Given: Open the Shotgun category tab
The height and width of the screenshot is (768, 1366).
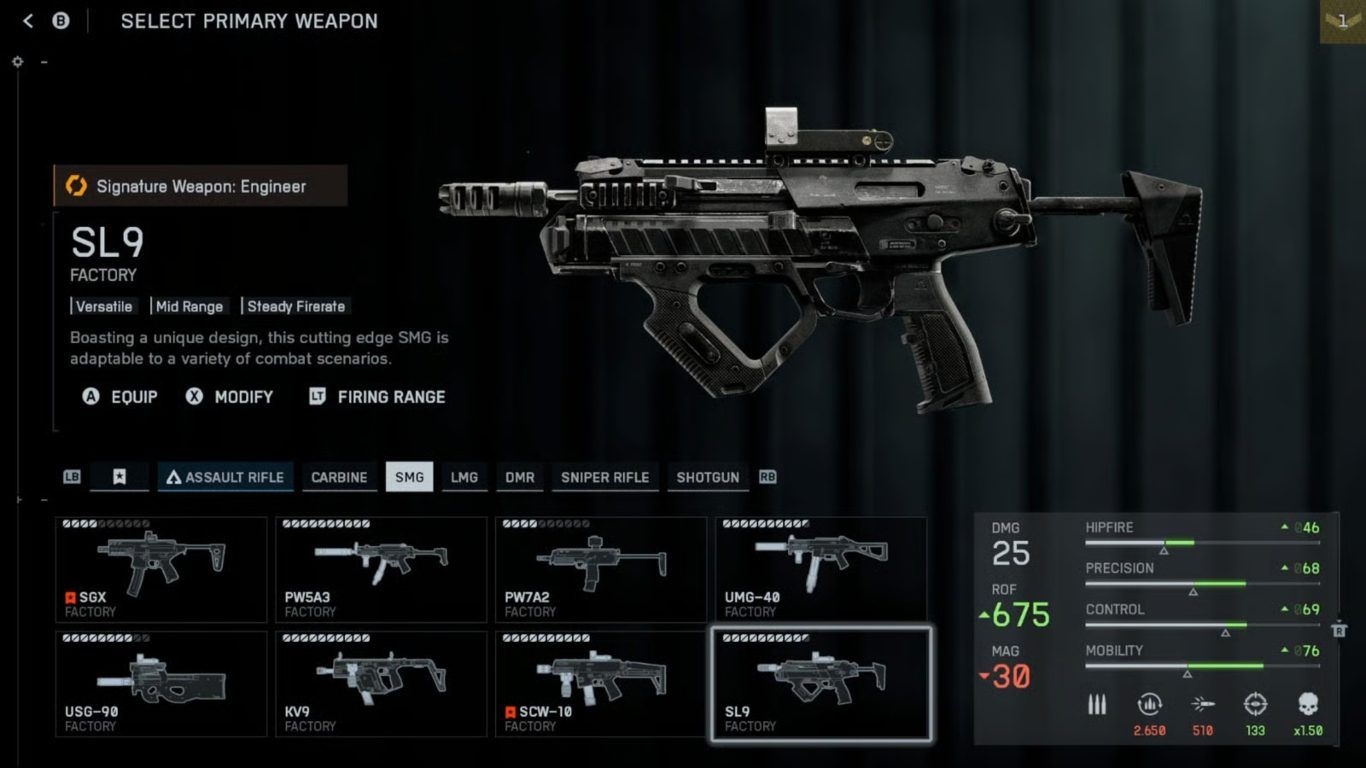Looking at the screenshot, I should pyautogui.click(x=708, y=477).
